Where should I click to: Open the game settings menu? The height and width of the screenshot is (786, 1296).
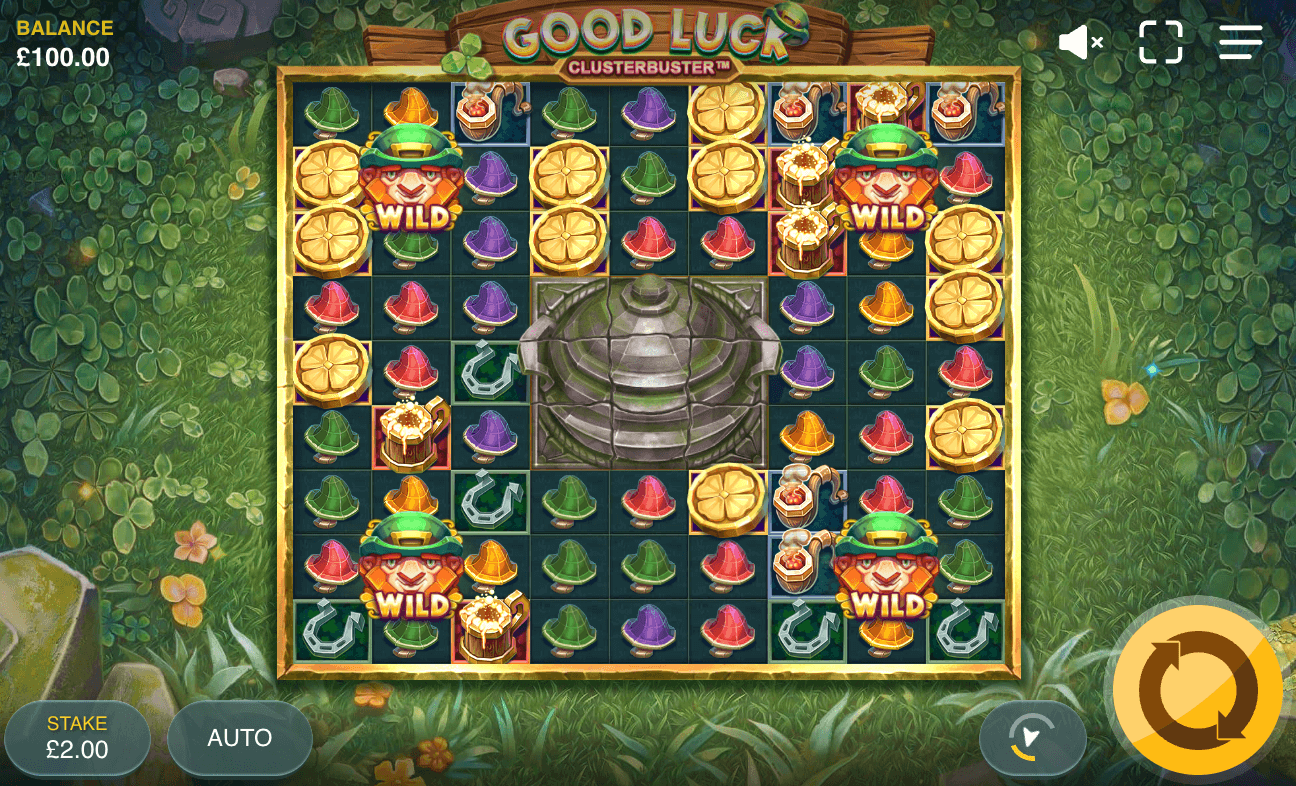point(1240,42)
